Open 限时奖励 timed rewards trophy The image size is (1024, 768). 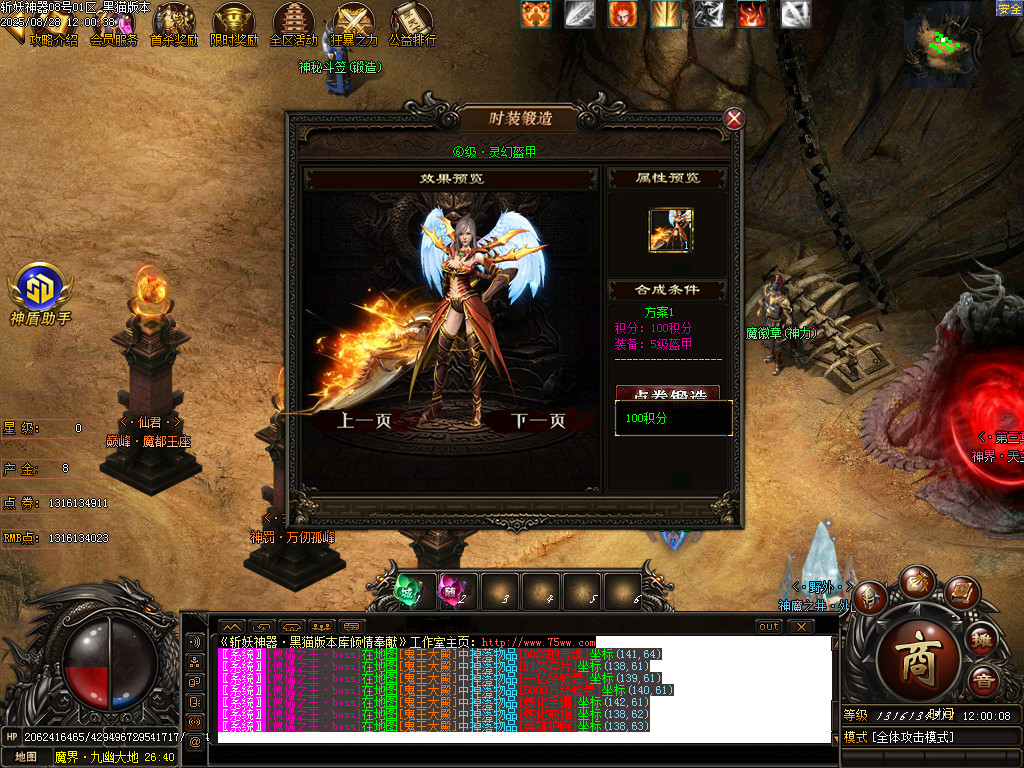(234, 24)
